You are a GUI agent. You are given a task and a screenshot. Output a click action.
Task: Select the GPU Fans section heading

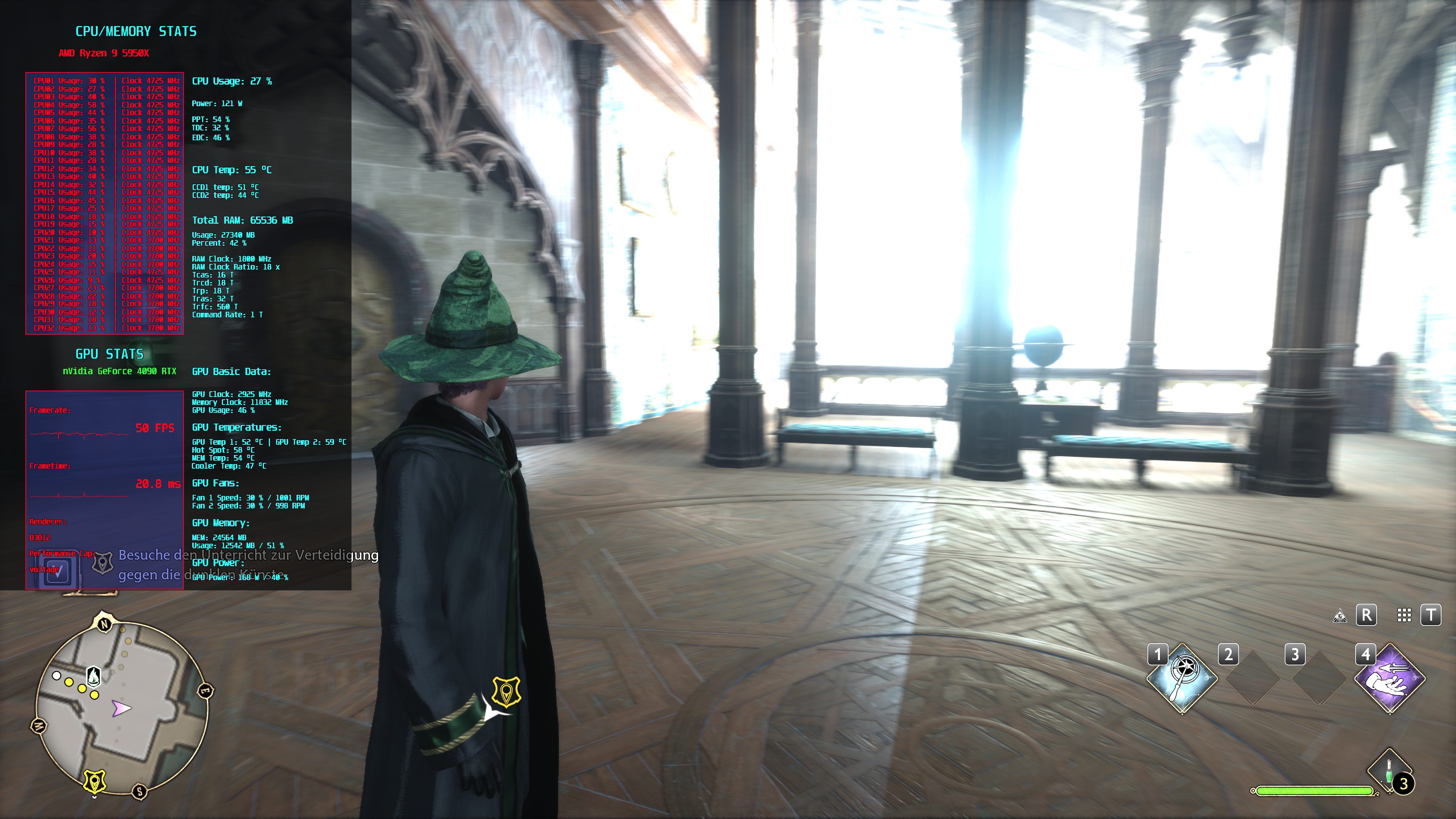coord(217,483)
